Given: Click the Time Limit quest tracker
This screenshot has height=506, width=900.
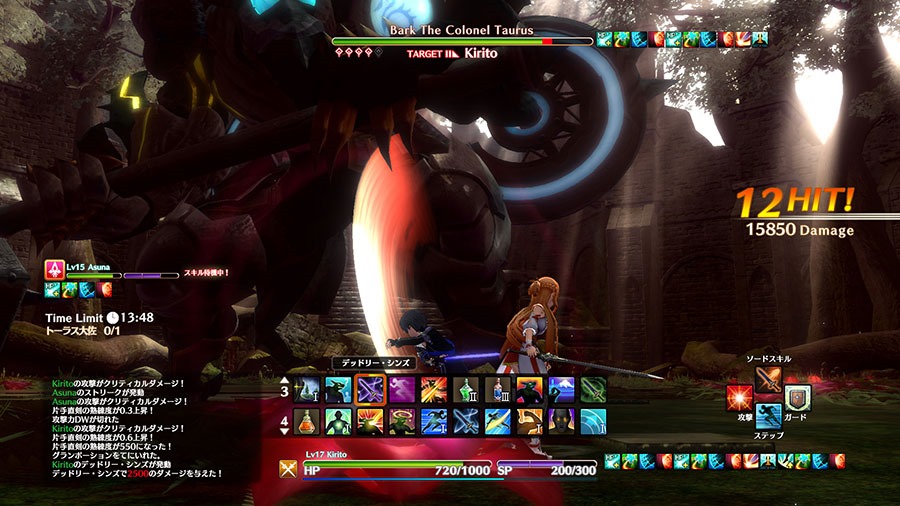Looking at the screenshot, I should click(99, 318).
